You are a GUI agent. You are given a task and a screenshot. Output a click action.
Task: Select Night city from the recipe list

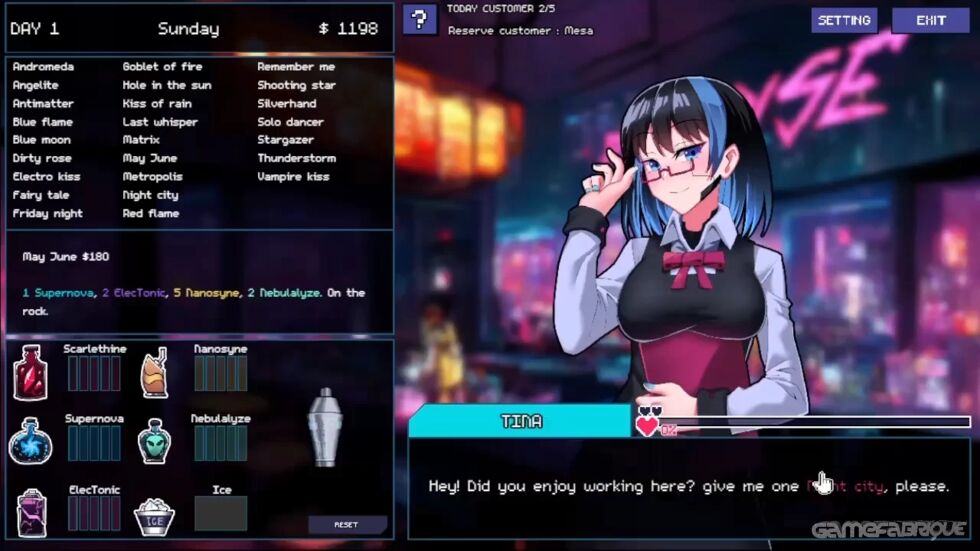(150, 195)
